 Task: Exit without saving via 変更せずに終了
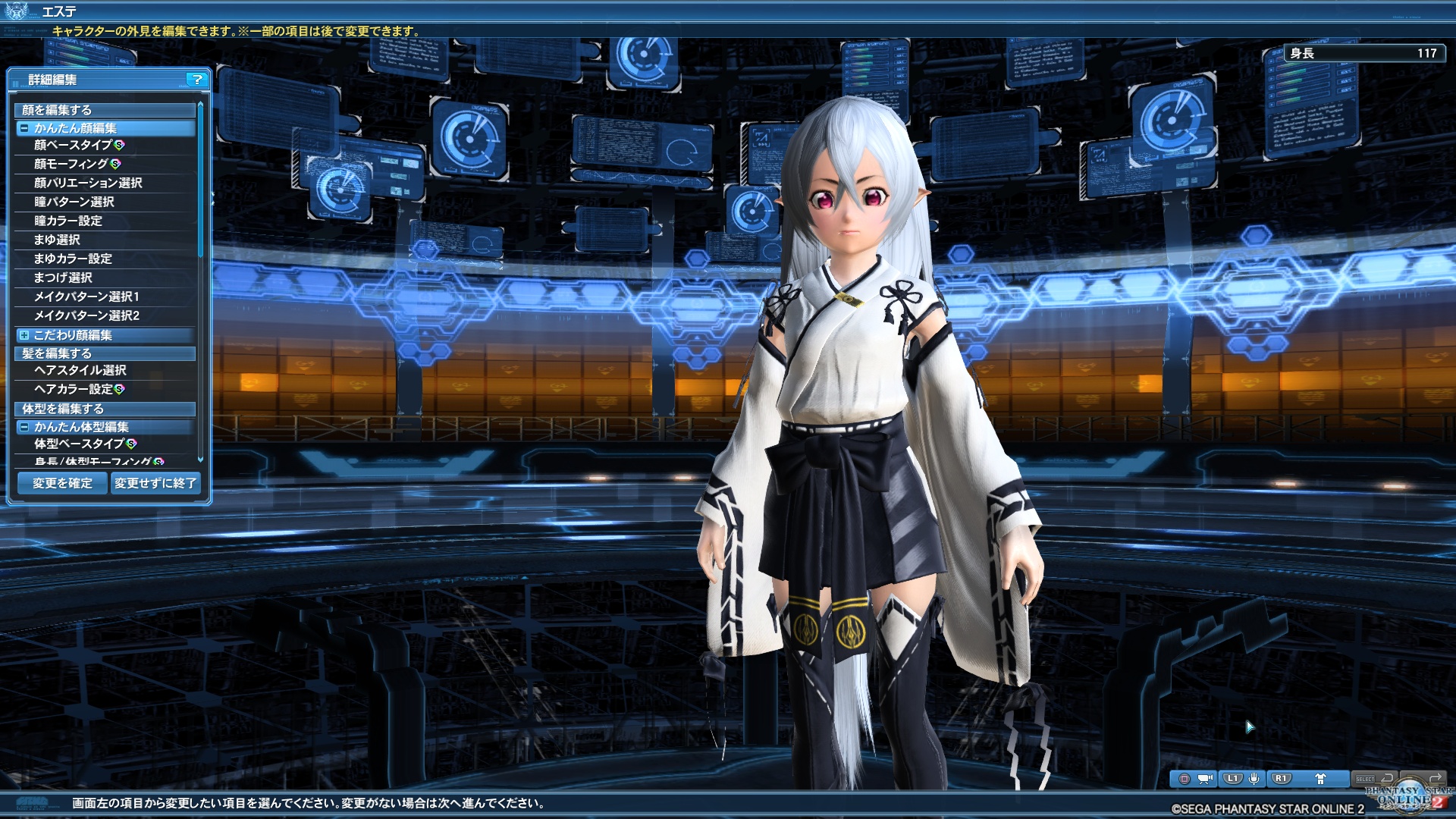[155, 483]
